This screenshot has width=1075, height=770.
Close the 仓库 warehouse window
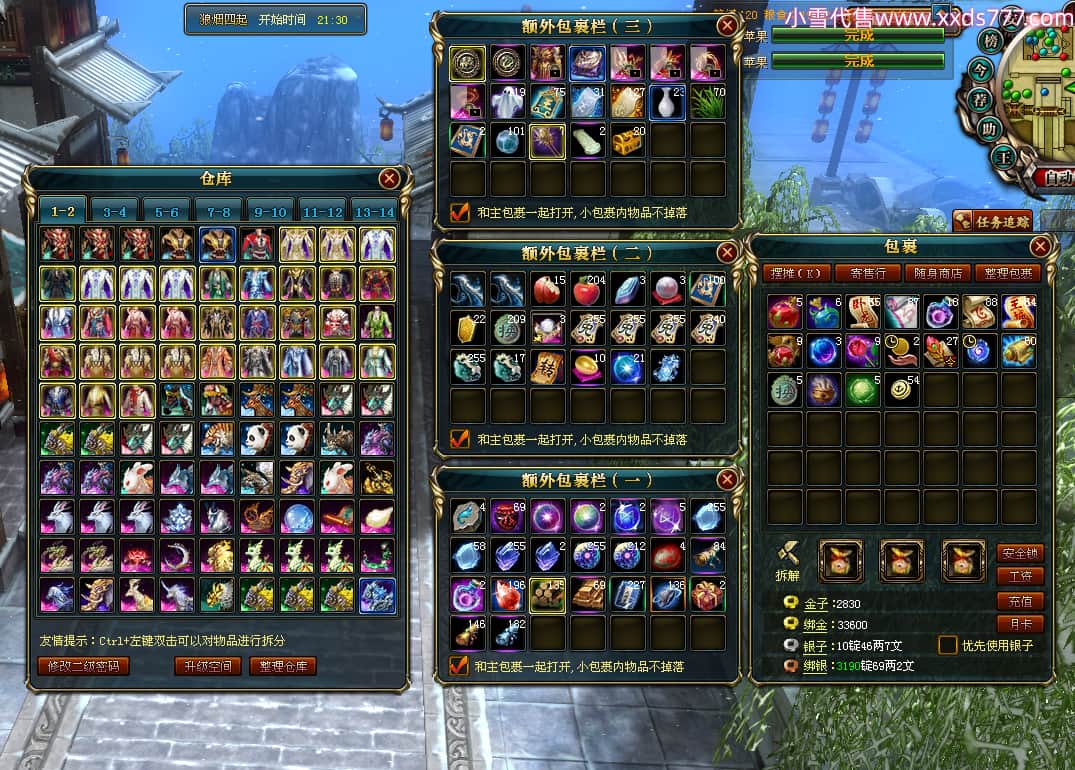389,179
